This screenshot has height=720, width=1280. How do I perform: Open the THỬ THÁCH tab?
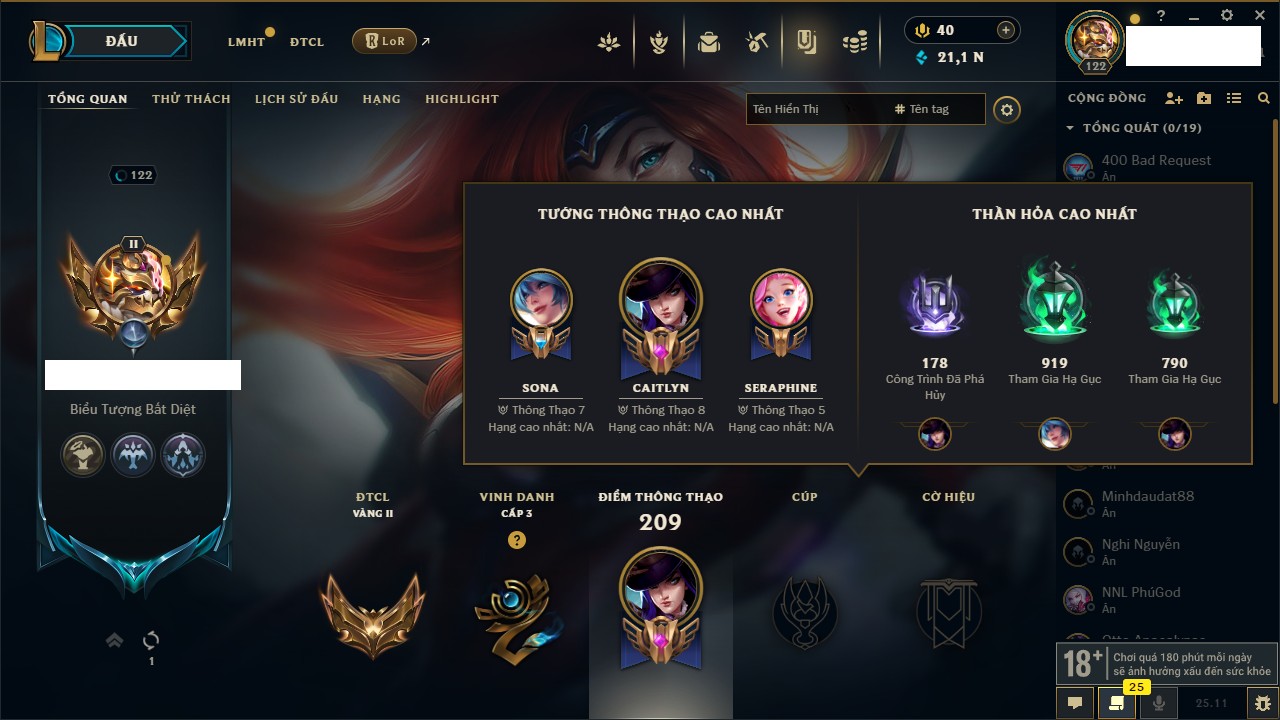point(191,99)
